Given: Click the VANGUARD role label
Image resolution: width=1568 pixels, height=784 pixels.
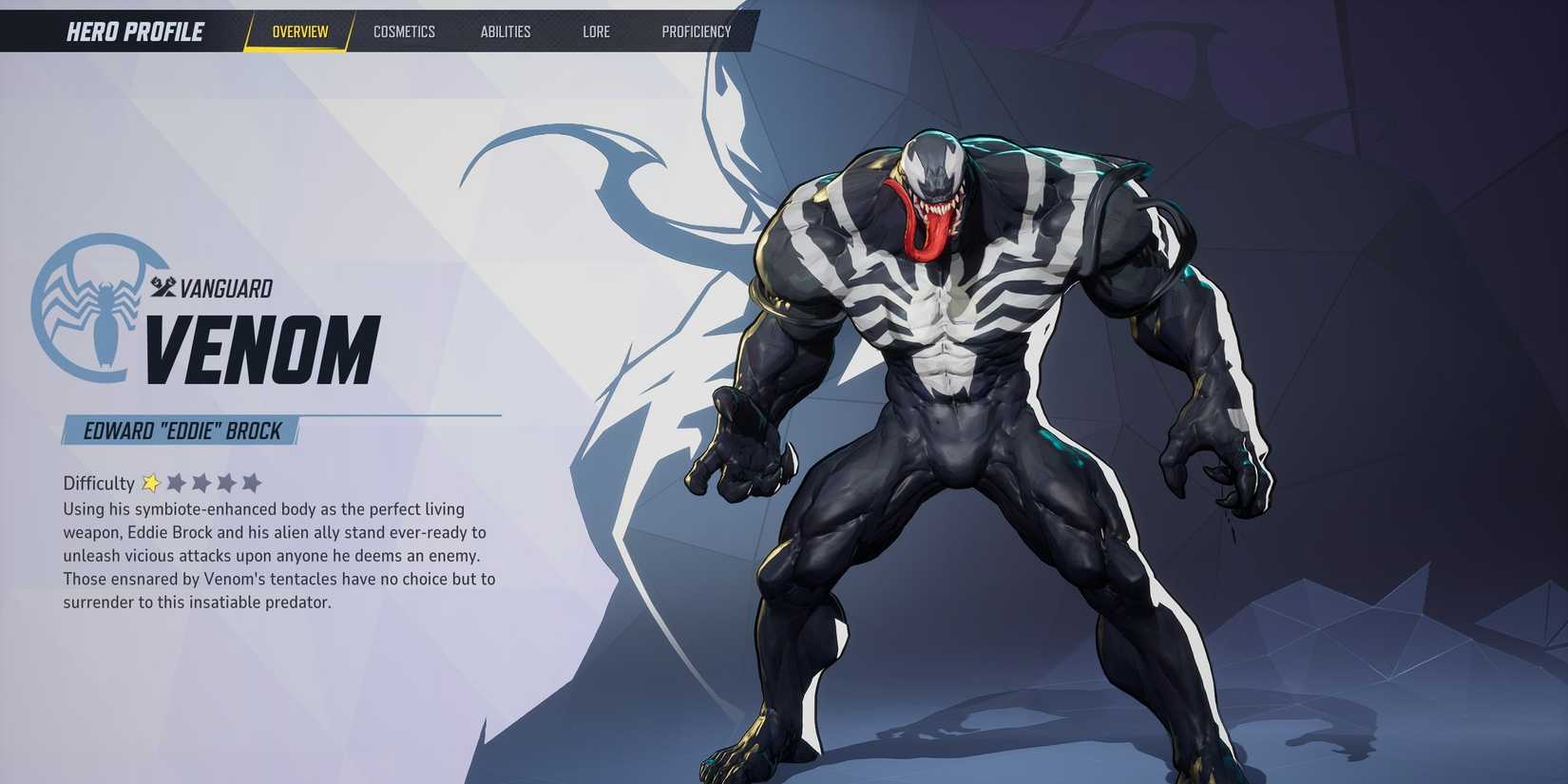Looking at the screenshot, I should click(225, 287).
